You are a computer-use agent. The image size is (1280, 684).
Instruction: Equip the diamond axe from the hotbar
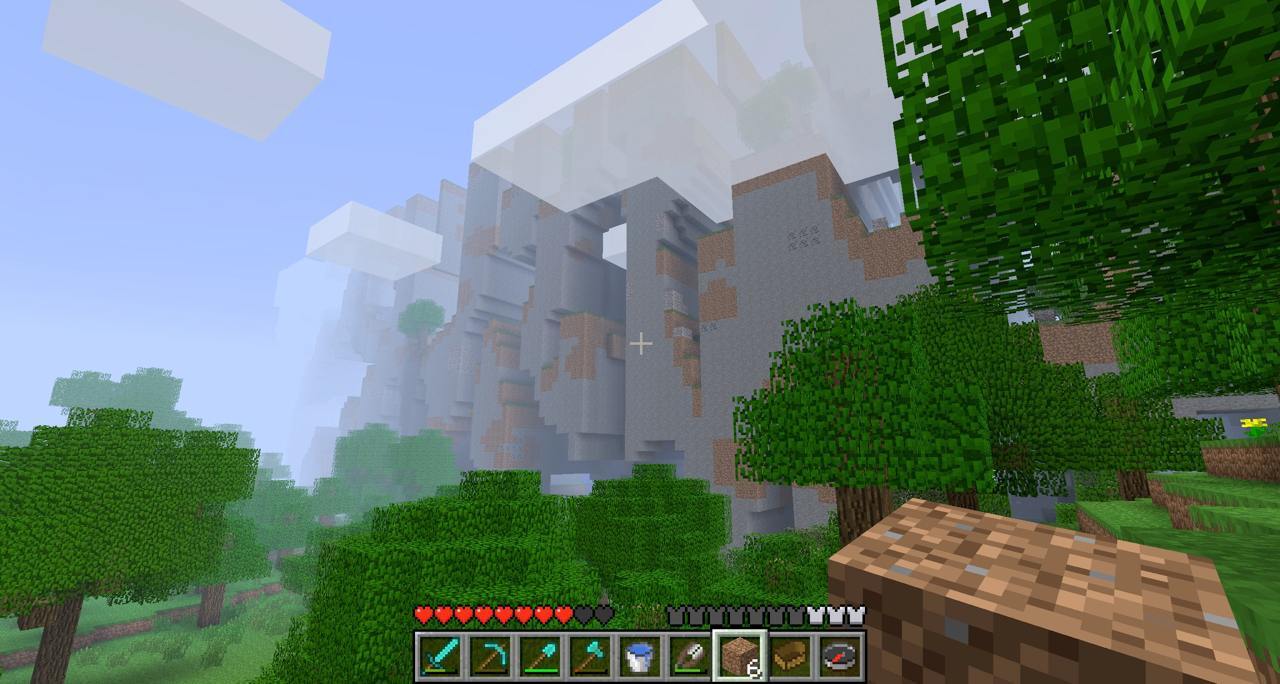click(589, 656)
